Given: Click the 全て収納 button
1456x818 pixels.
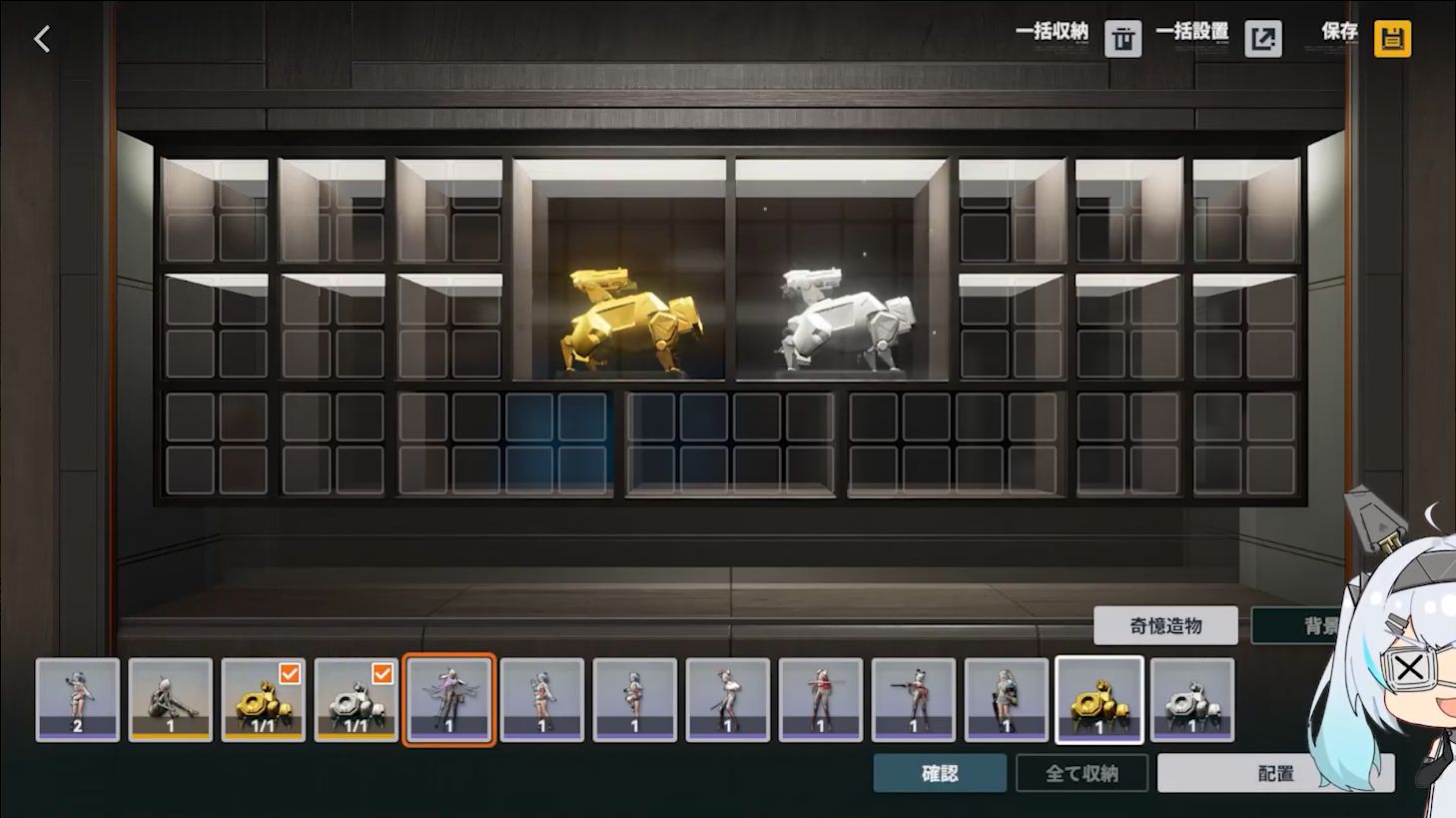Looking at the screenshot, I should pos(1082,773).
